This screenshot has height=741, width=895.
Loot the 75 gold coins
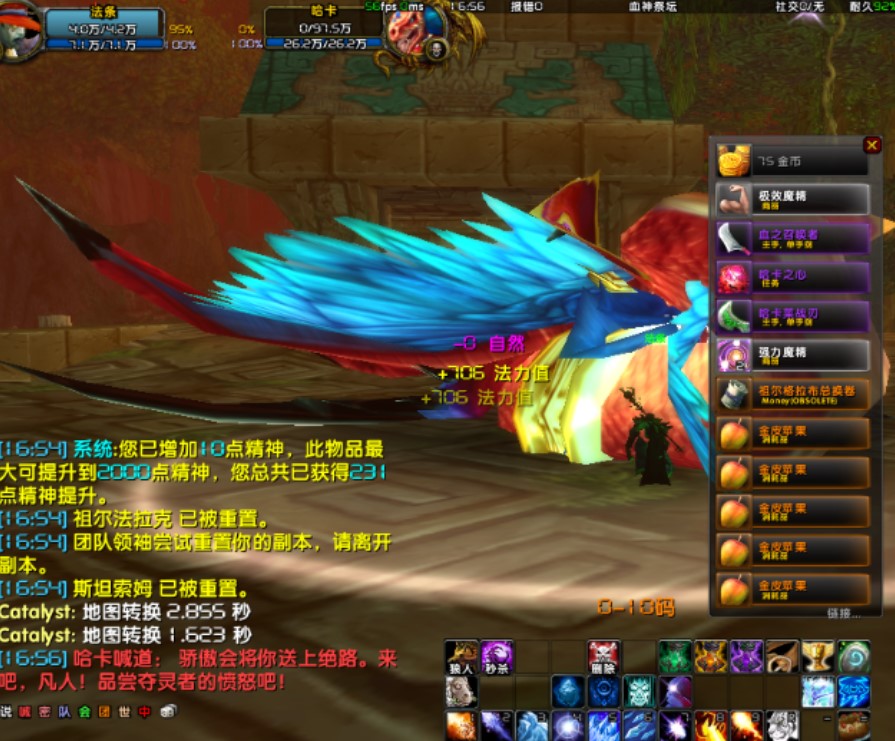pyautogui.click(x=733, y=160)
